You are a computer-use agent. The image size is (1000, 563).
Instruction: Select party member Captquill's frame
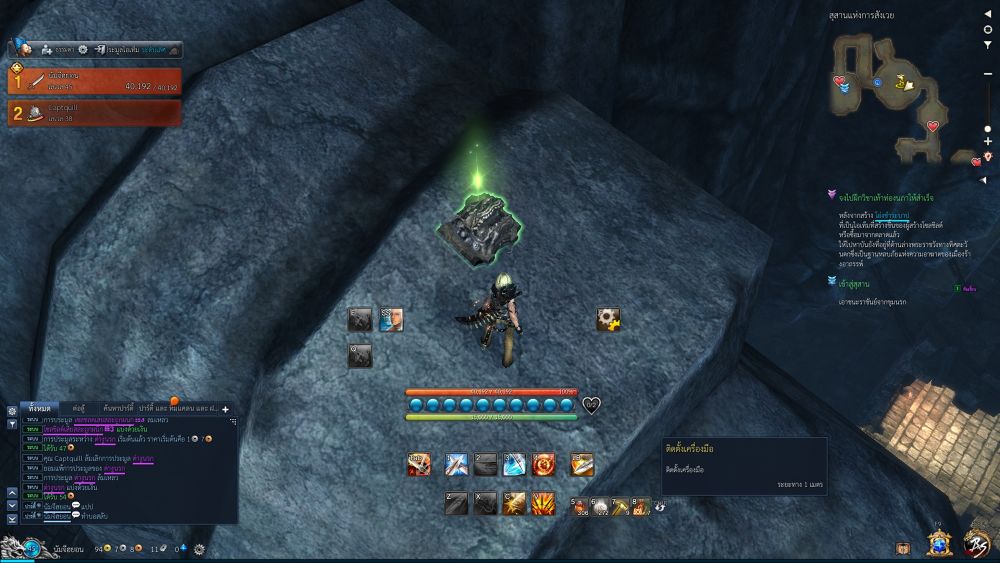(x=96, y=113)
